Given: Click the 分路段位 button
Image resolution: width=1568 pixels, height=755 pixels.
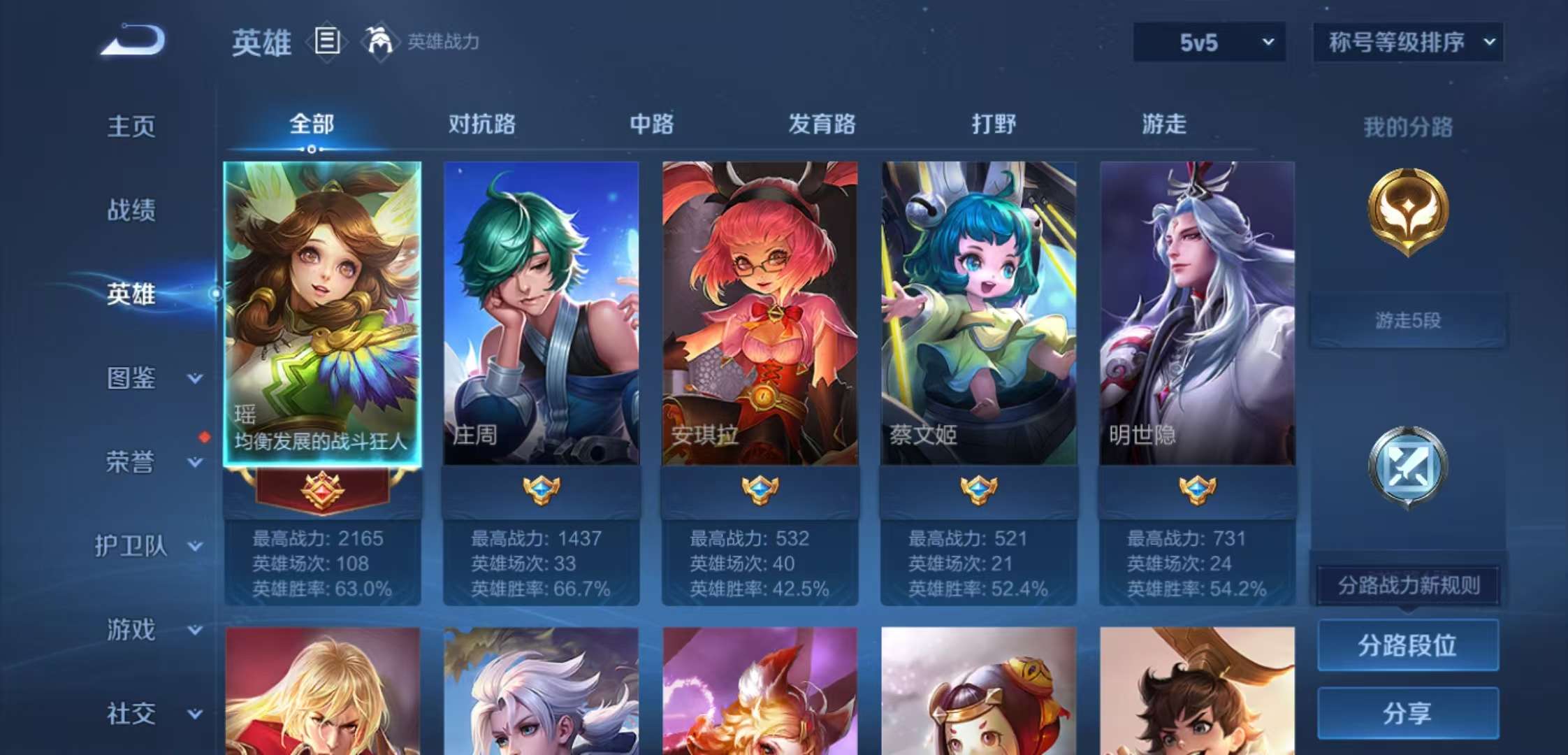Looking at the screenshot, I should click(x=1407, y=643).
